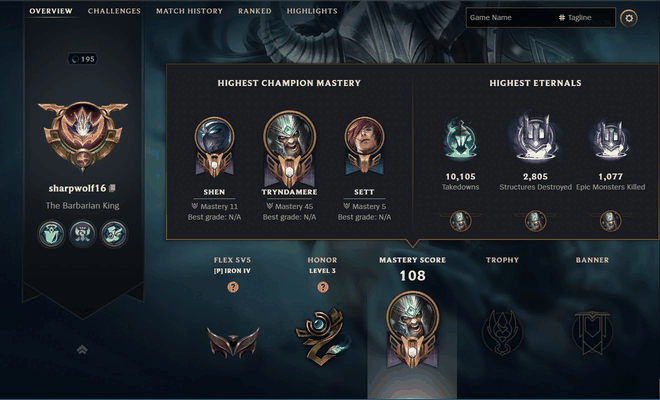This screenshot has height=400, width=660.
Task: Select the Mastery Score crest
Action: (412, 330)
